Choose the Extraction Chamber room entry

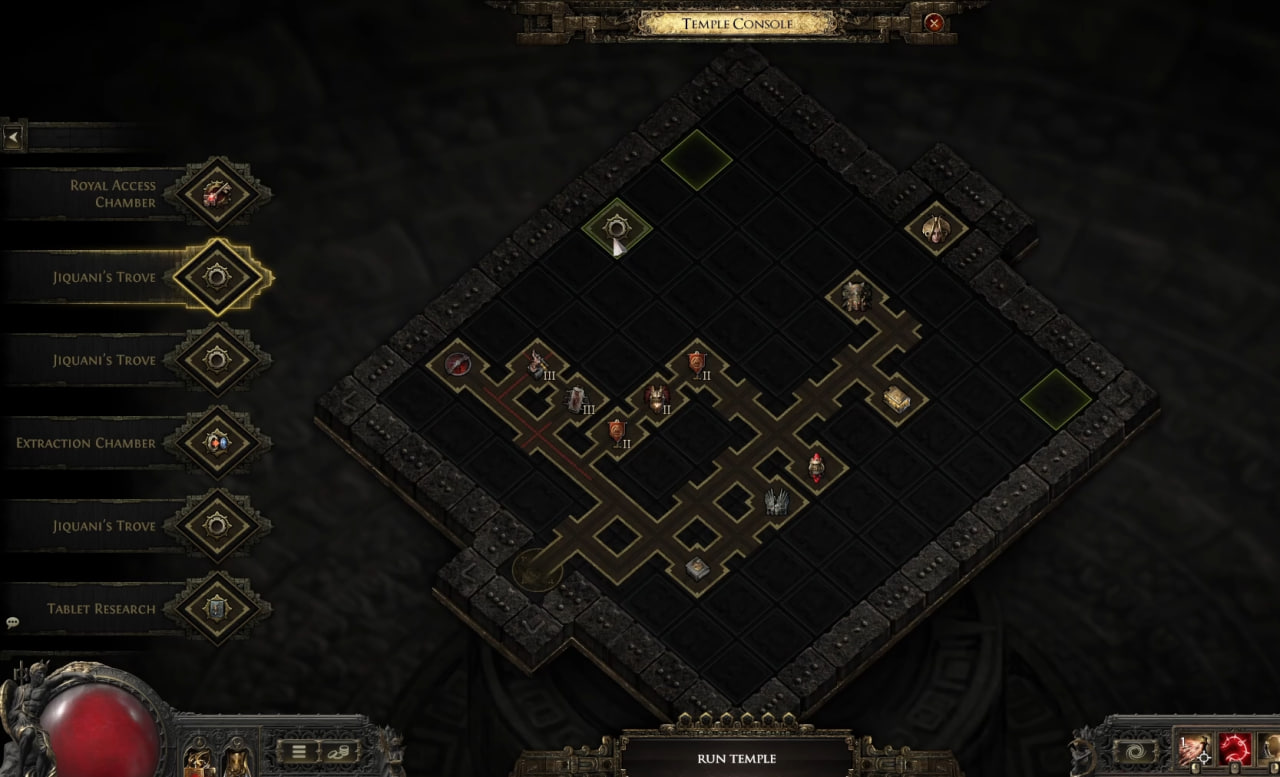pos(217,442)
